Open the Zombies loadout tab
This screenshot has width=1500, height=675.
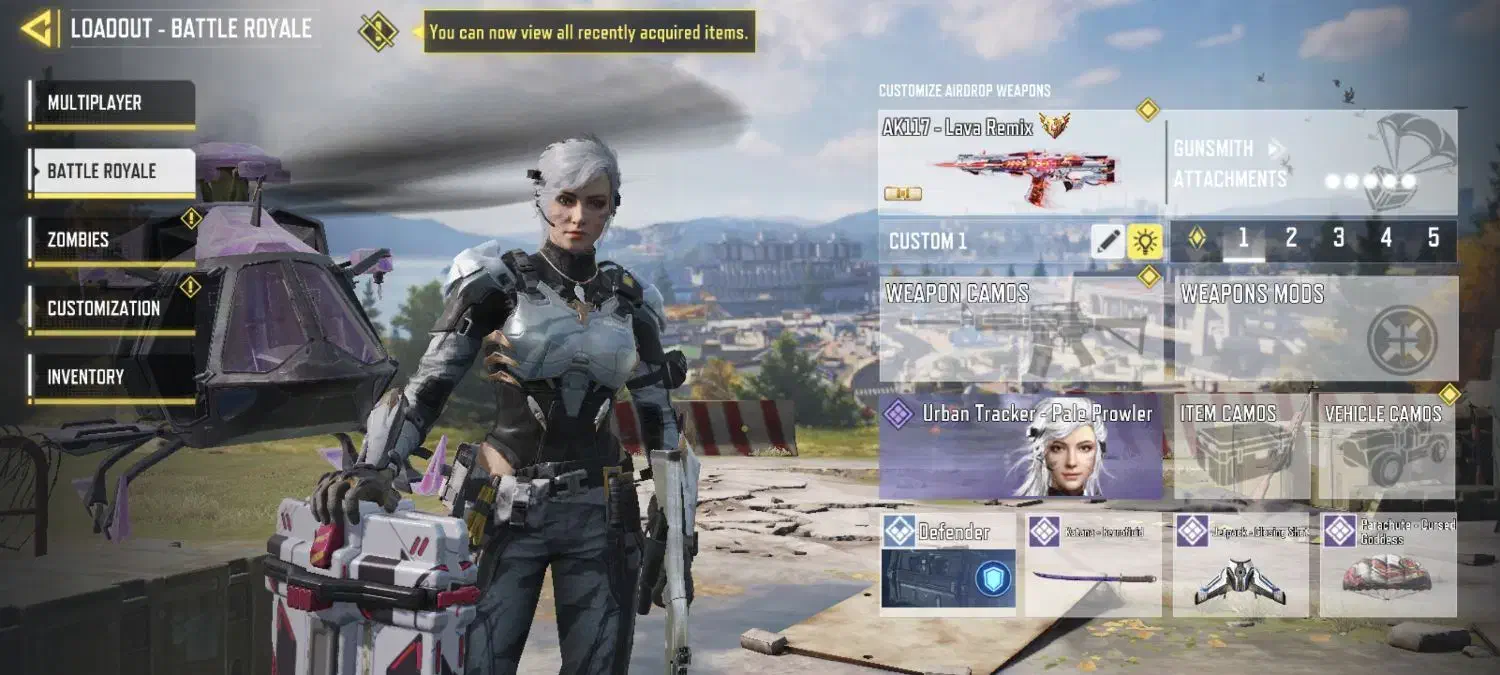click(111, 240)
